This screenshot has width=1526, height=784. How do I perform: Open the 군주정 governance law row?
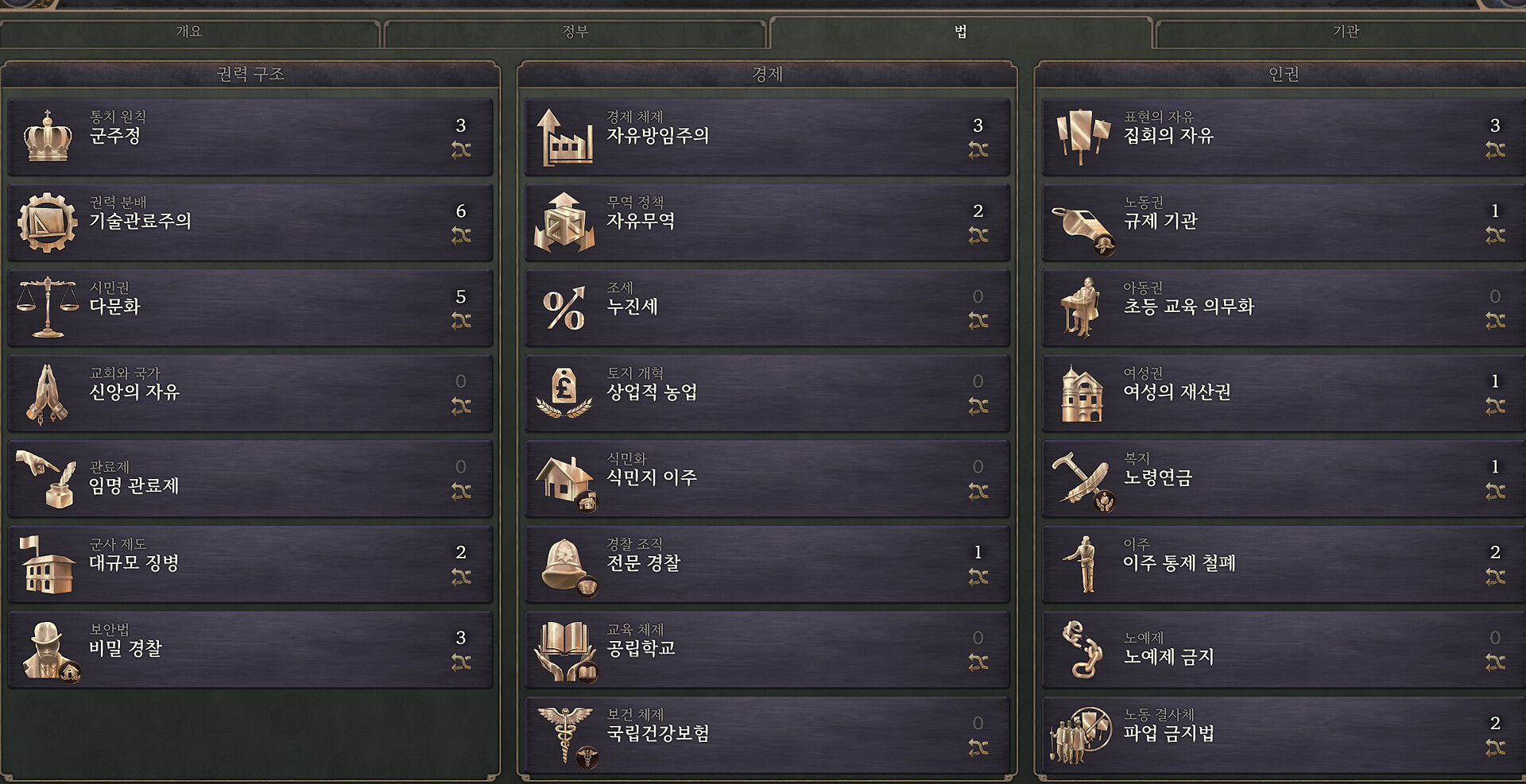point(250,137)
